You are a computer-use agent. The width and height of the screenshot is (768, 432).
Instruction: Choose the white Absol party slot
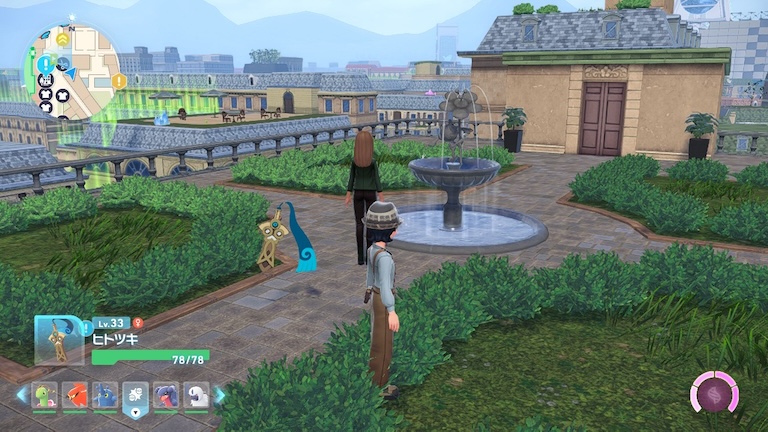point(196,396)
